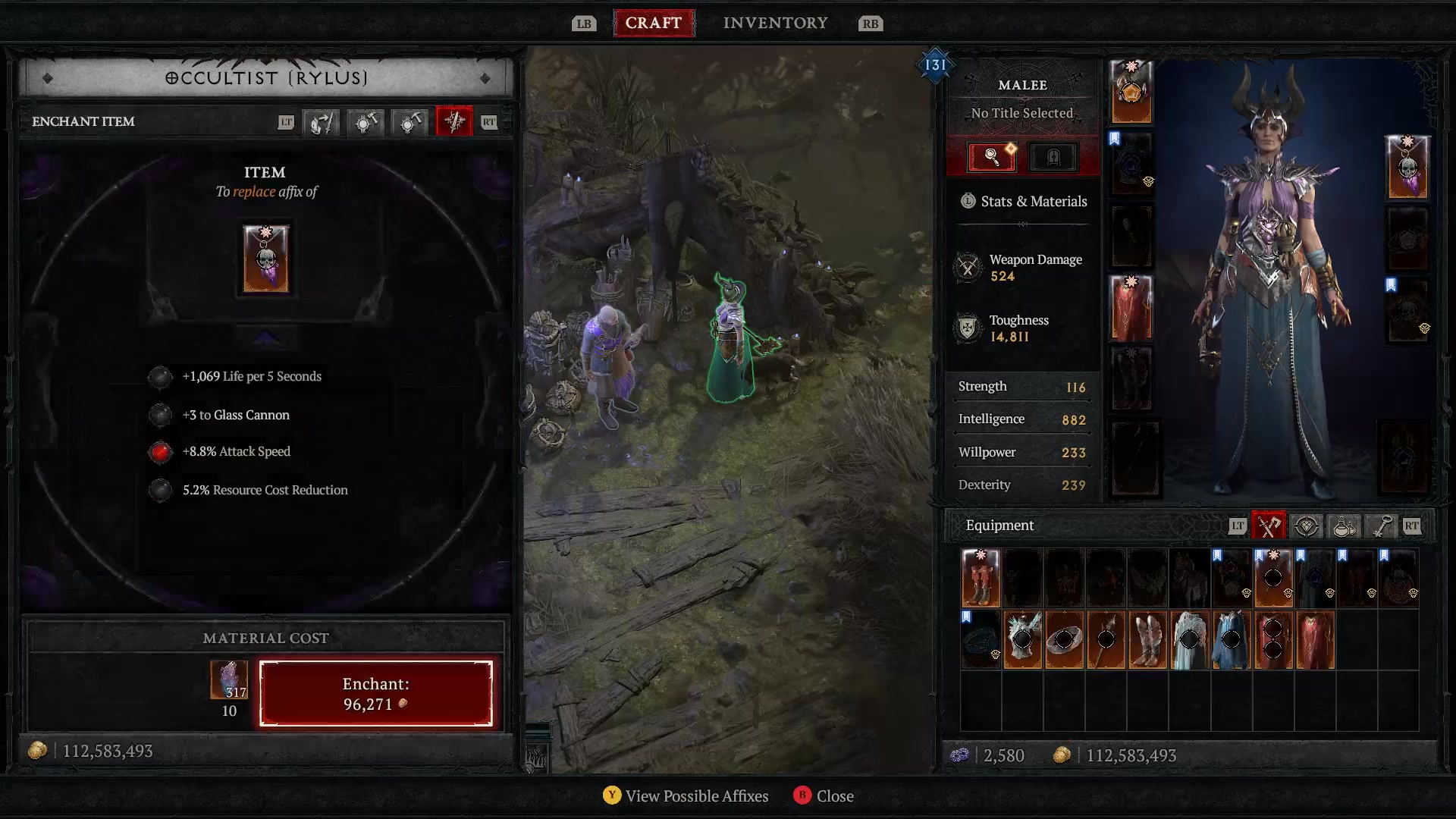Switch to the INVENTORY tab

click(775, 23)
